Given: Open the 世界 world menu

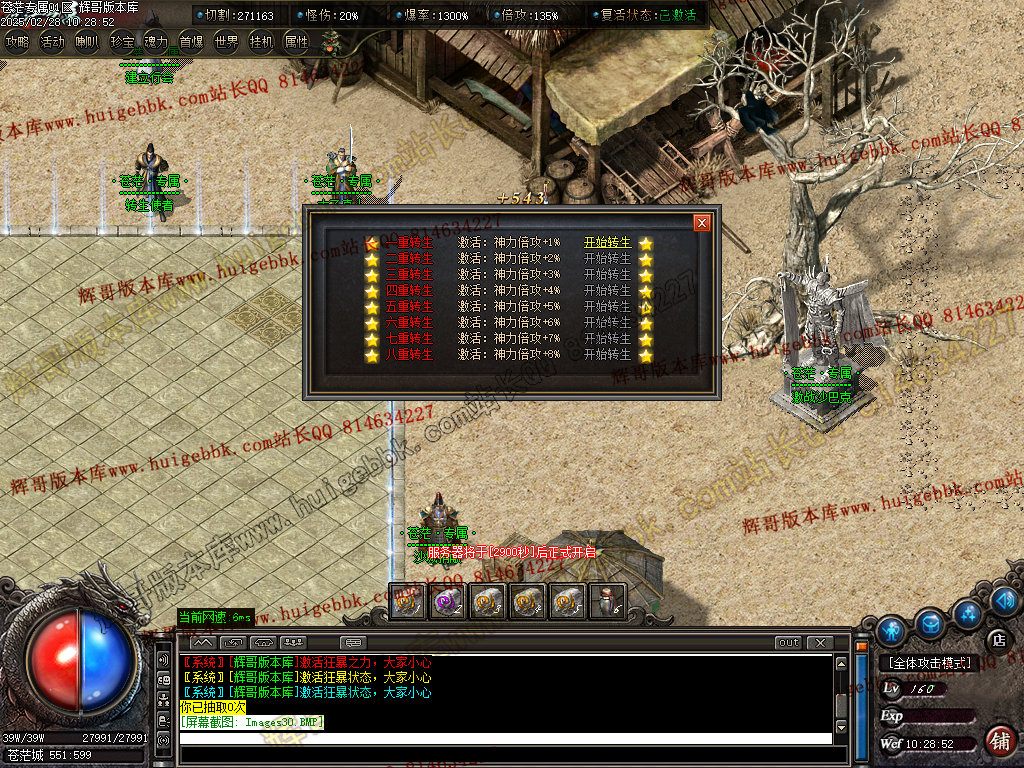Looking at the screenshot, I should (227, 42).
